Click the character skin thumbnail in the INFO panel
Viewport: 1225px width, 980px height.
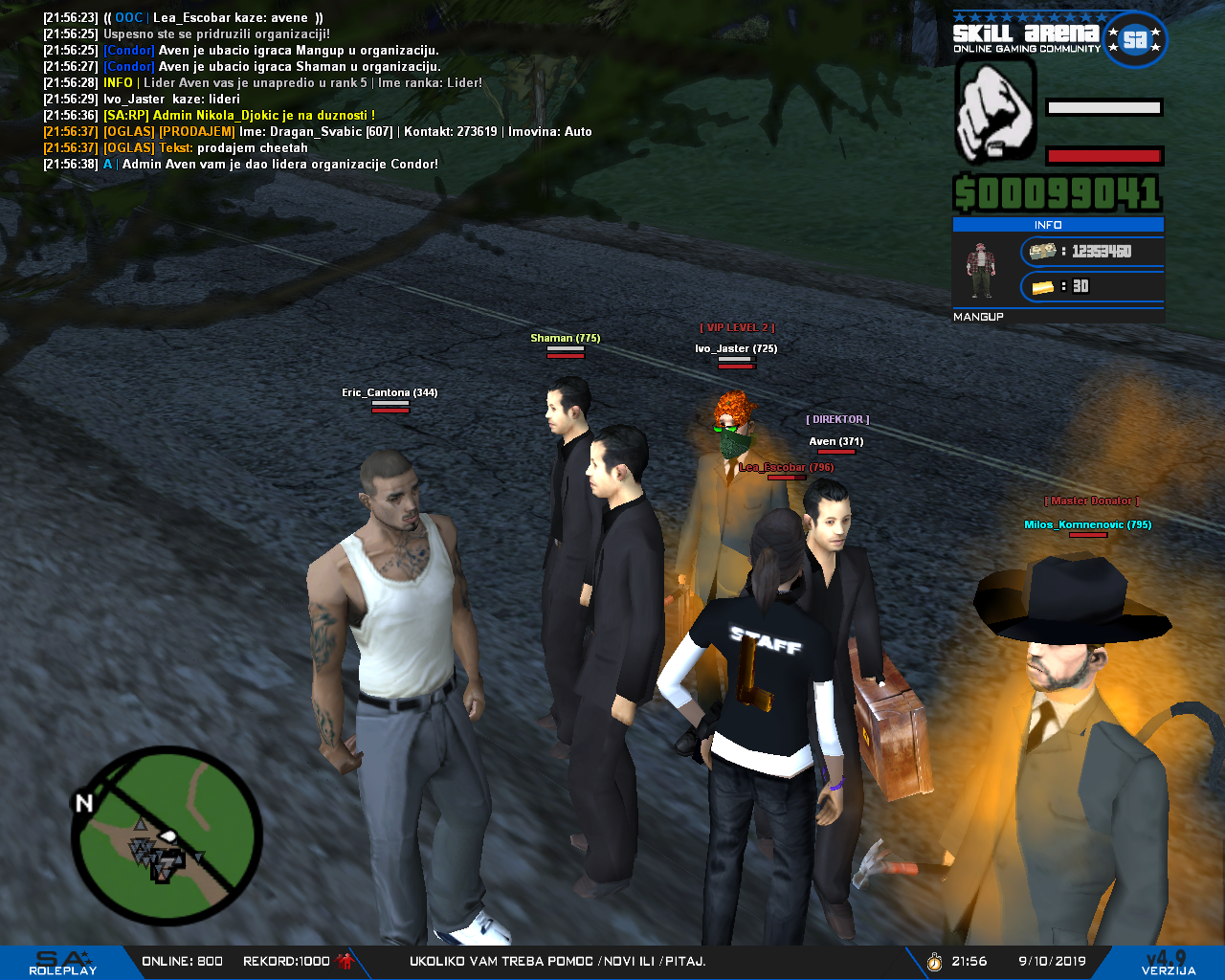[978, 271]
